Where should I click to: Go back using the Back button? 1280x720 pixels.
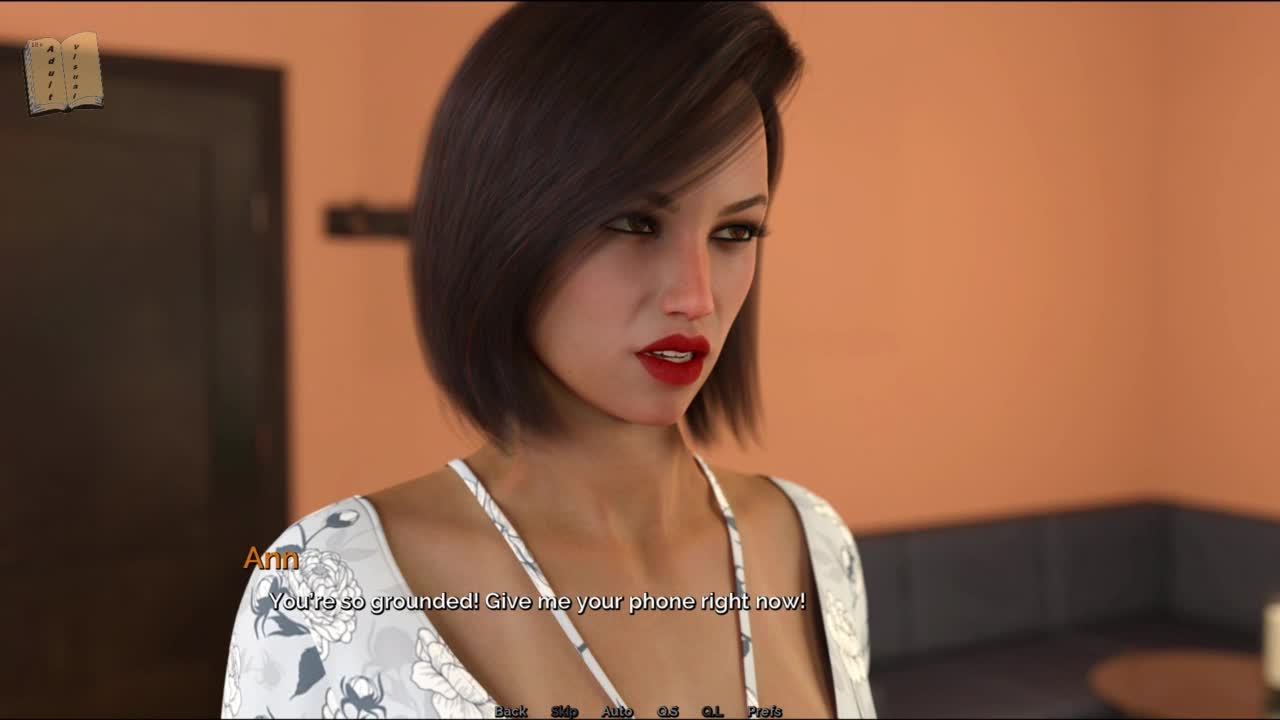click(511, 711)
